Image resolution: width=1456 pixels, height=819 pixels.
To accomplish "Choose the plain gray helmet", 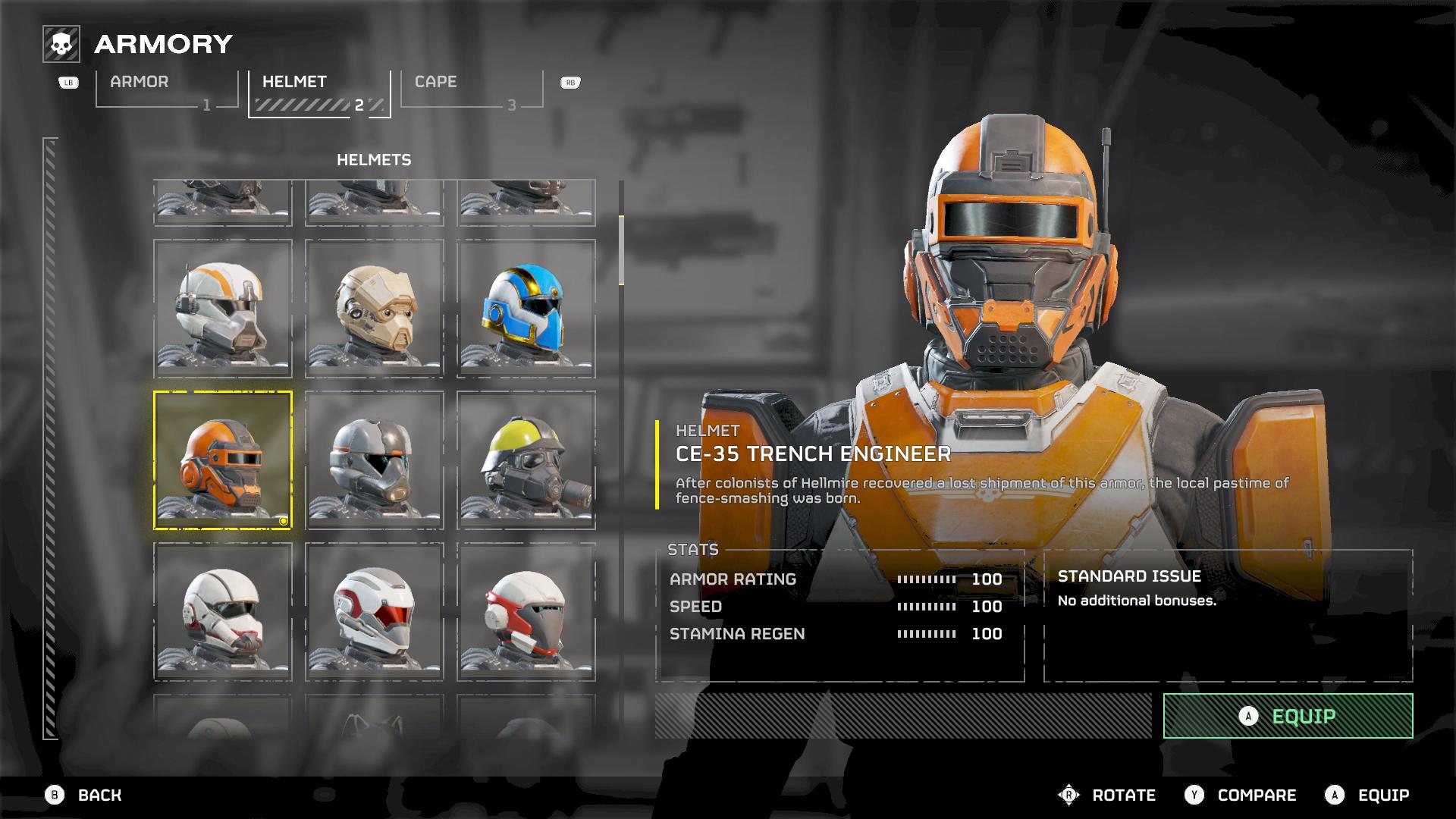I will [x=375, y=460].
